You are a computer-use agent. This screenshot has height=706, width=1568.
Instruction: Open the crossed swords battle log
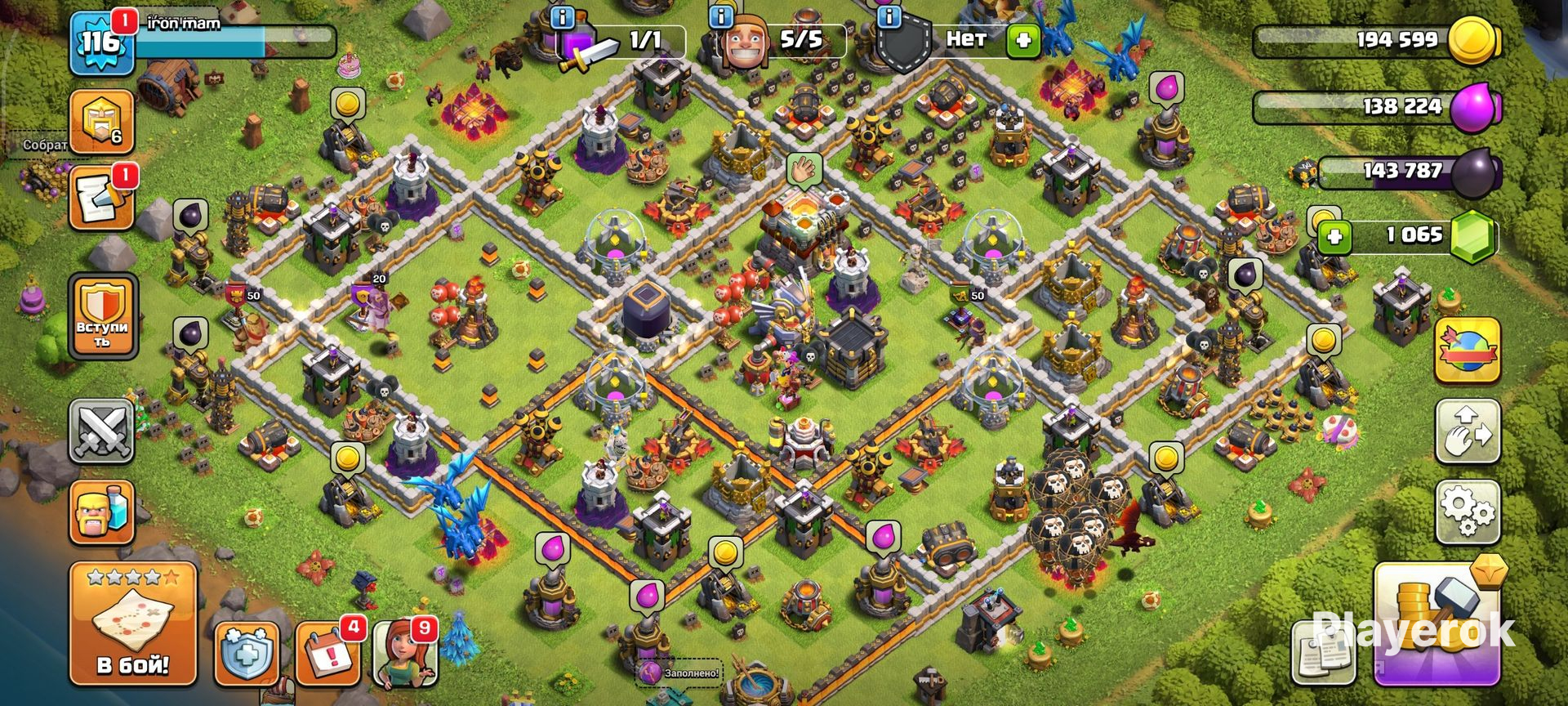[102, 431]
